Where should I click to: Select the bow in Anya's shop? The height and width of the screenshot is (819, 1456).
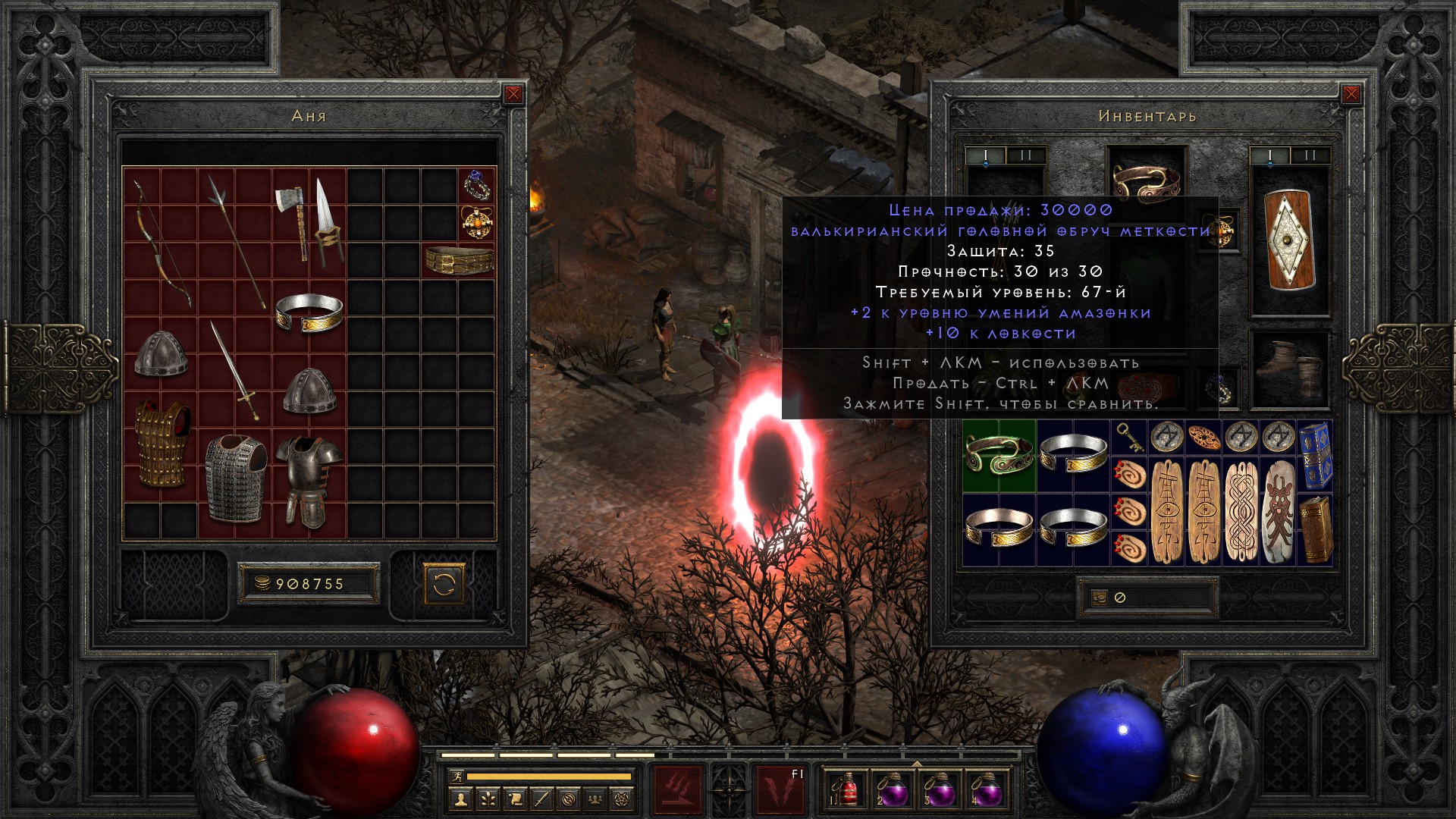(161, 241)
